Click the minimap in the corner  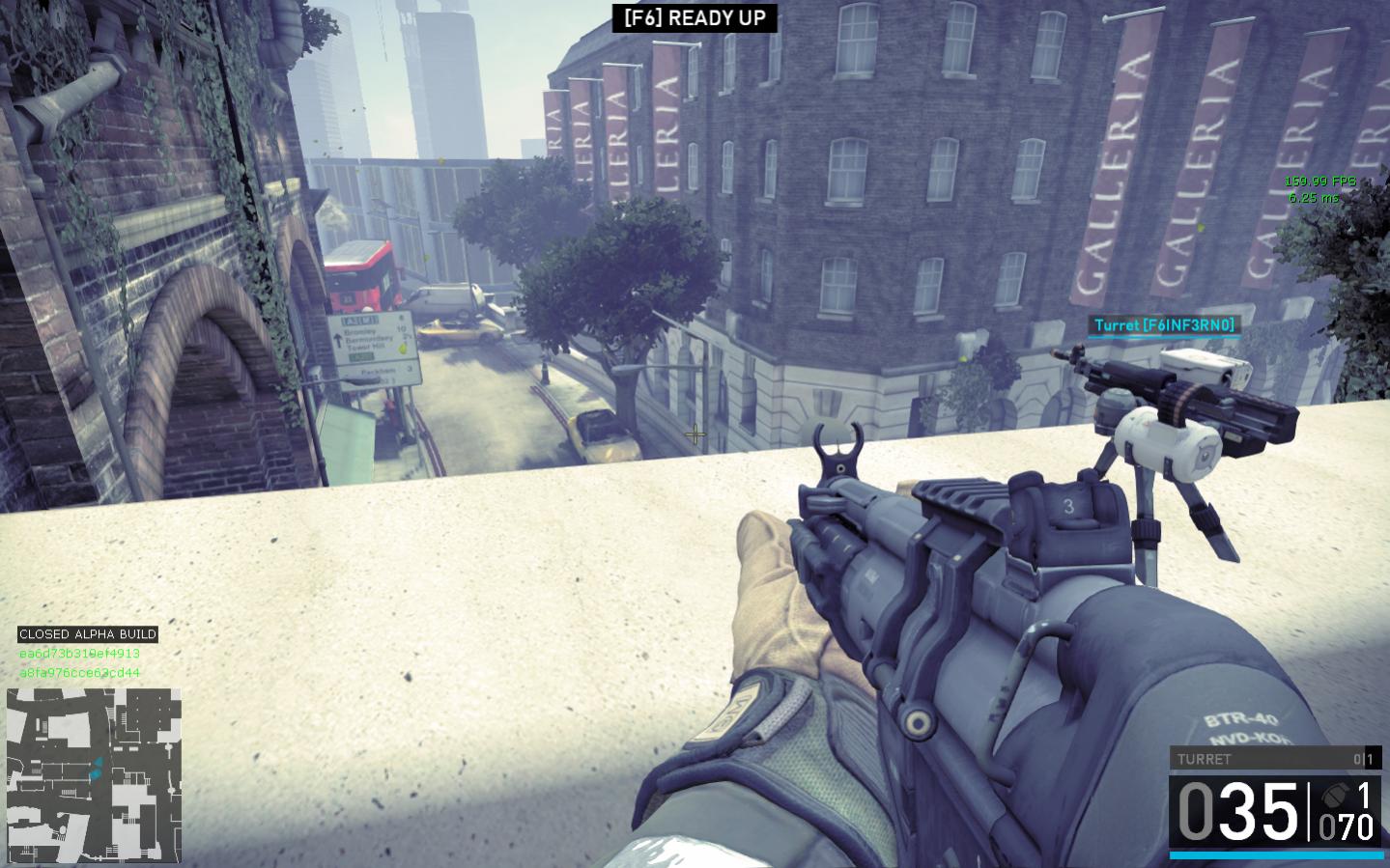(94, 775)
